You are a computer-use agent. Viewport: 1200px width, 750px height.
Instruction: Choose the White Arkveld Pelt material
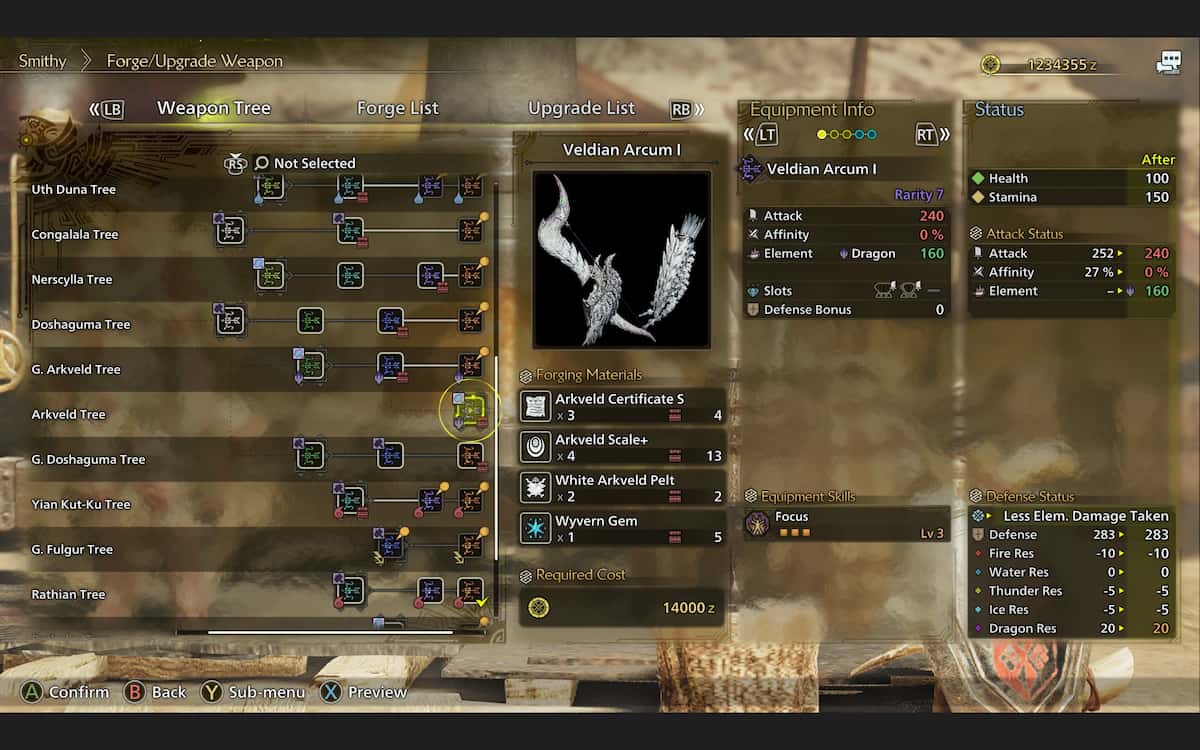[621, 488]
